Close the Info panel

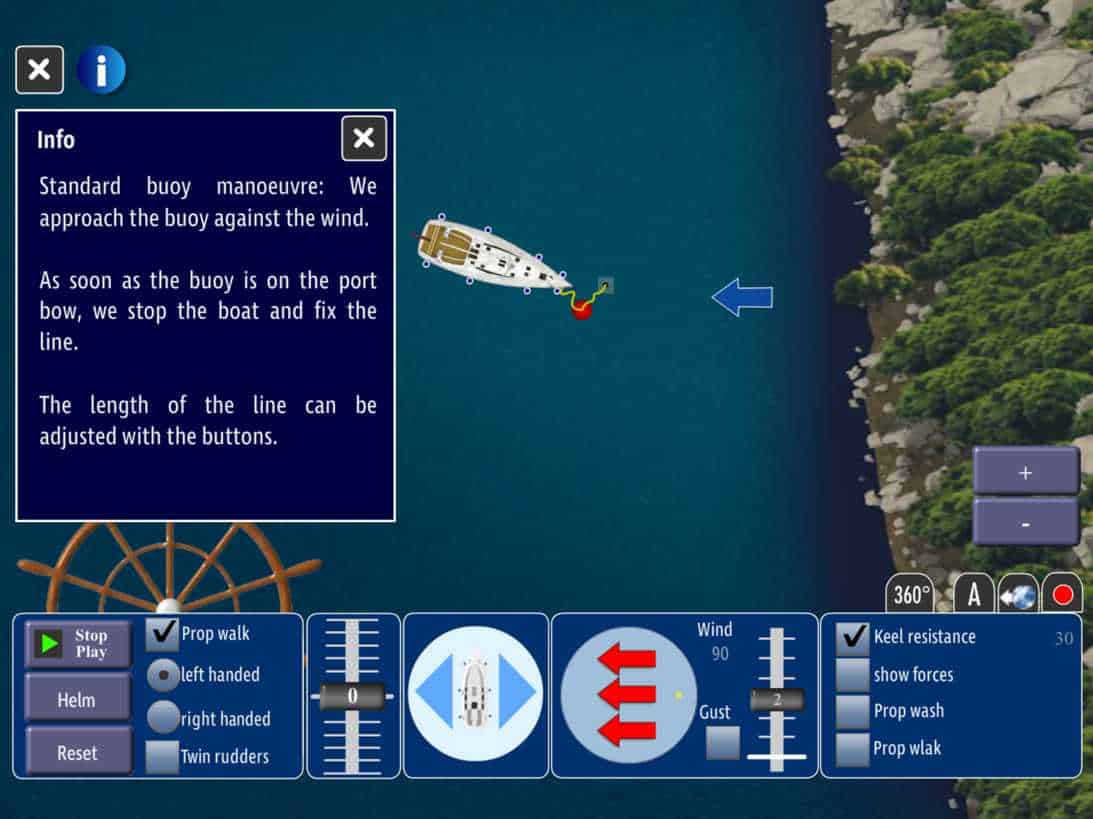[x=364, y=138]
